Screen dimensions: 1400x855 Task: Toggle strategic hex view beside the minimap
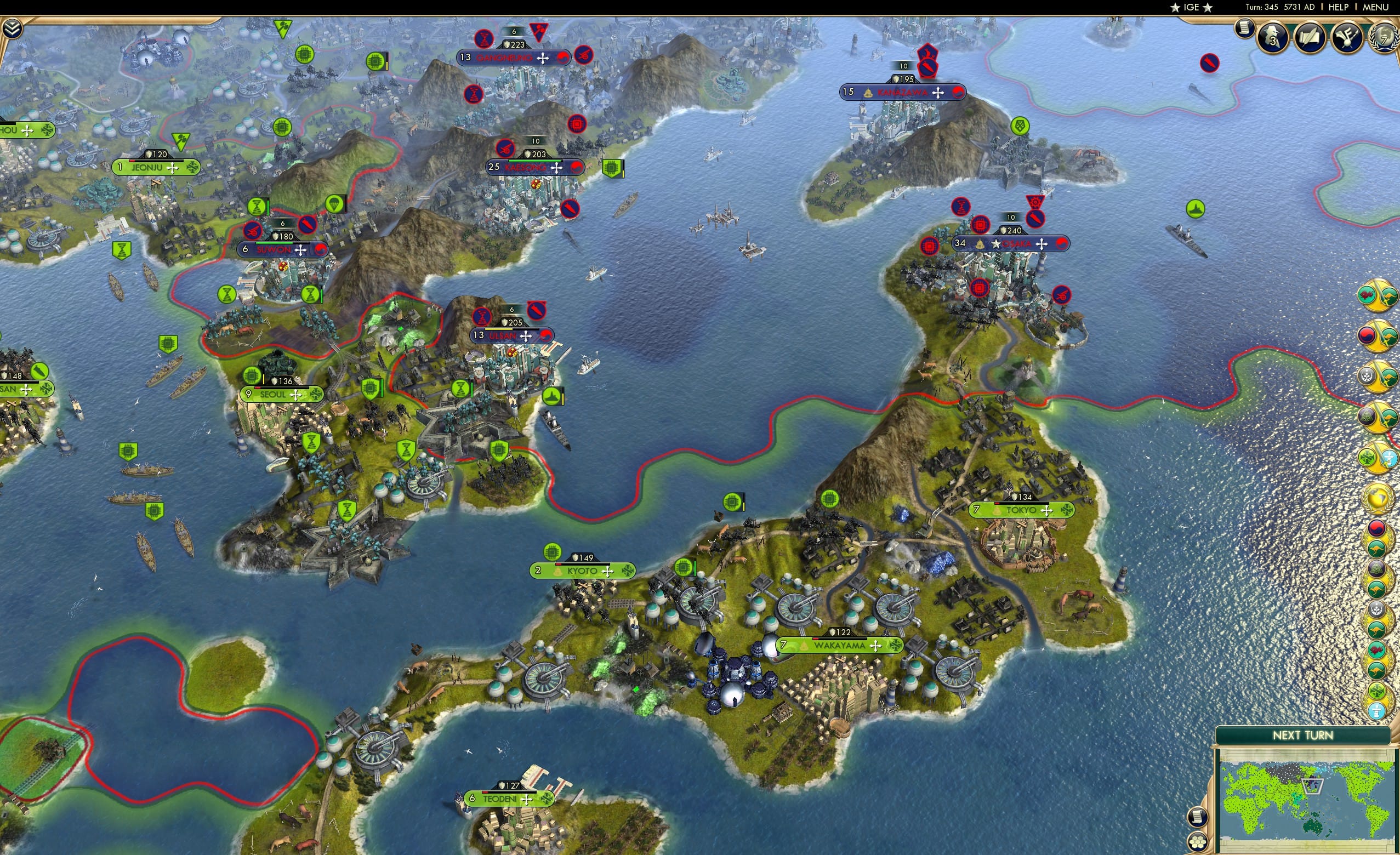tap(1198, 842)
